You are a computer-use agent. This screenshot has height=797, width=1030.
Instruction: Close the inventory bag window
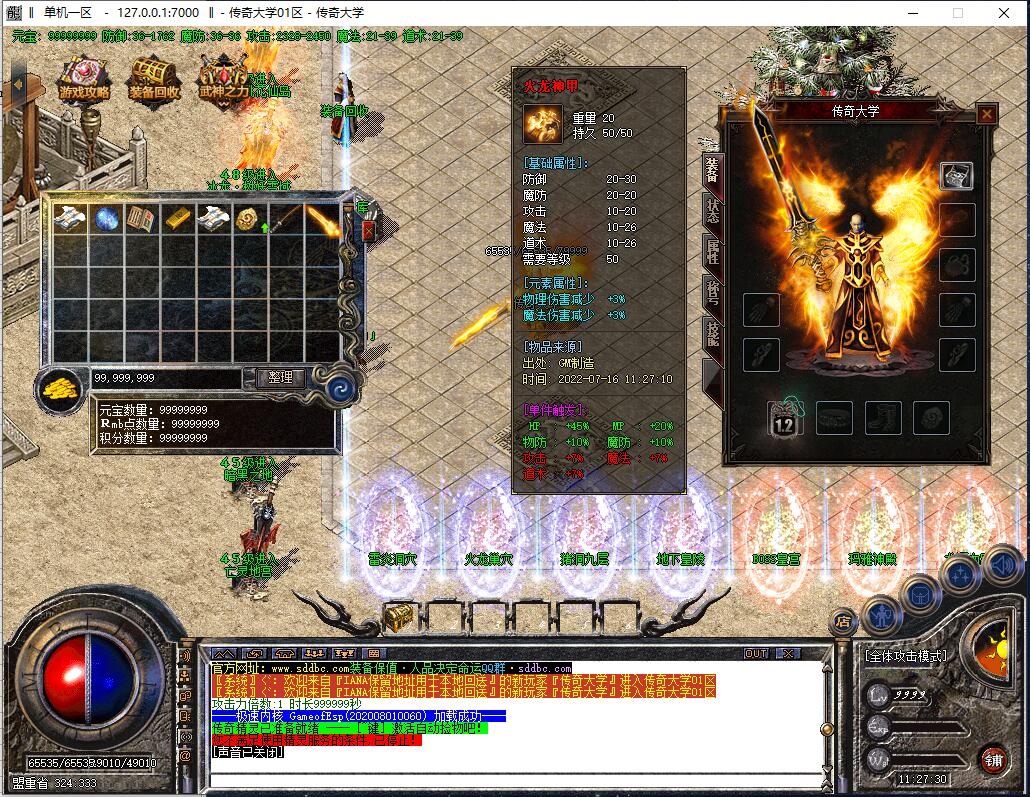click(x=368, y=230)
